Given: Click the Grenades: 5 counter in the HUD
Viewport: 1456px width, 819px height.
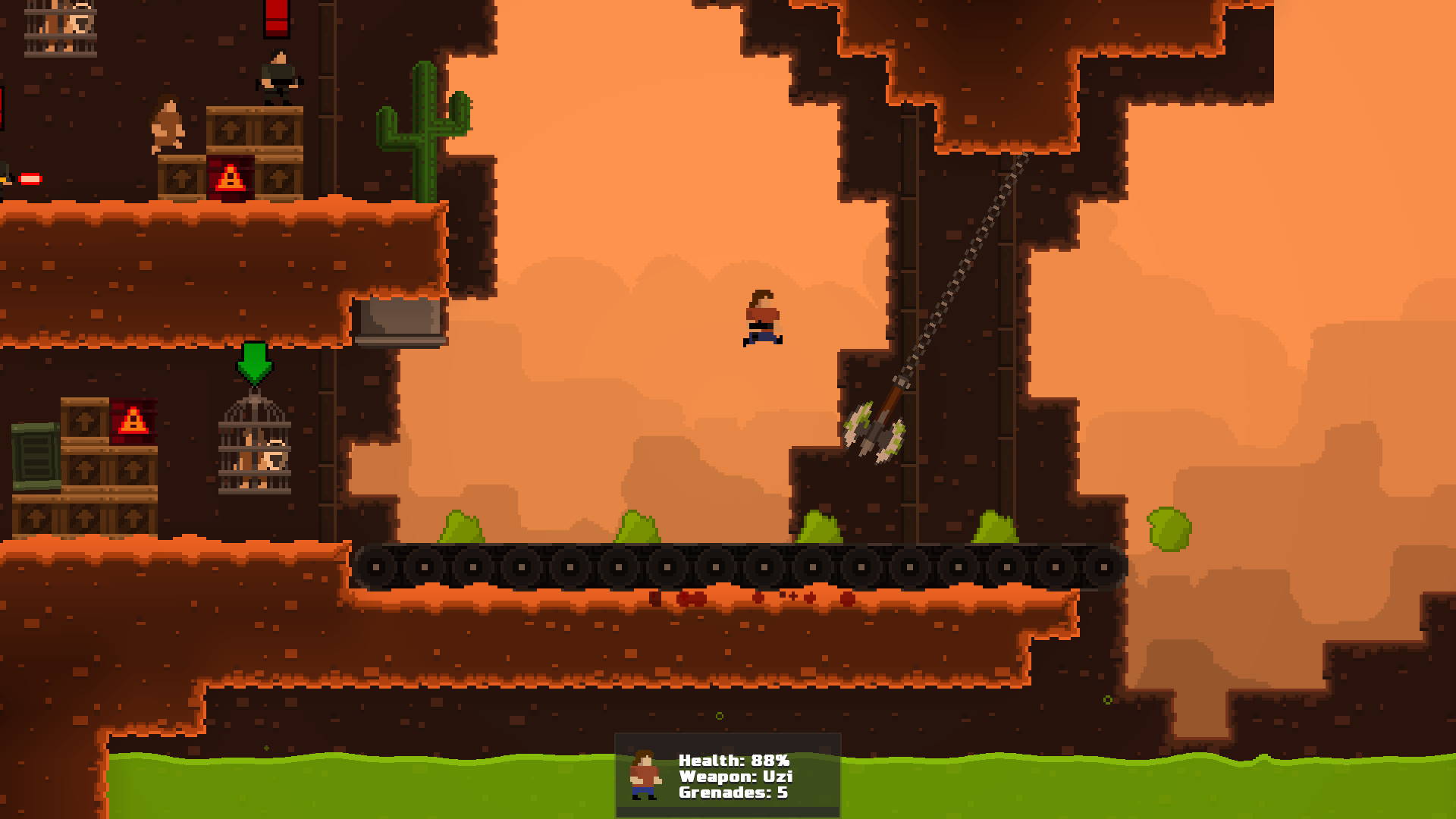Looking at the screenshot, I should click(733, 793).
